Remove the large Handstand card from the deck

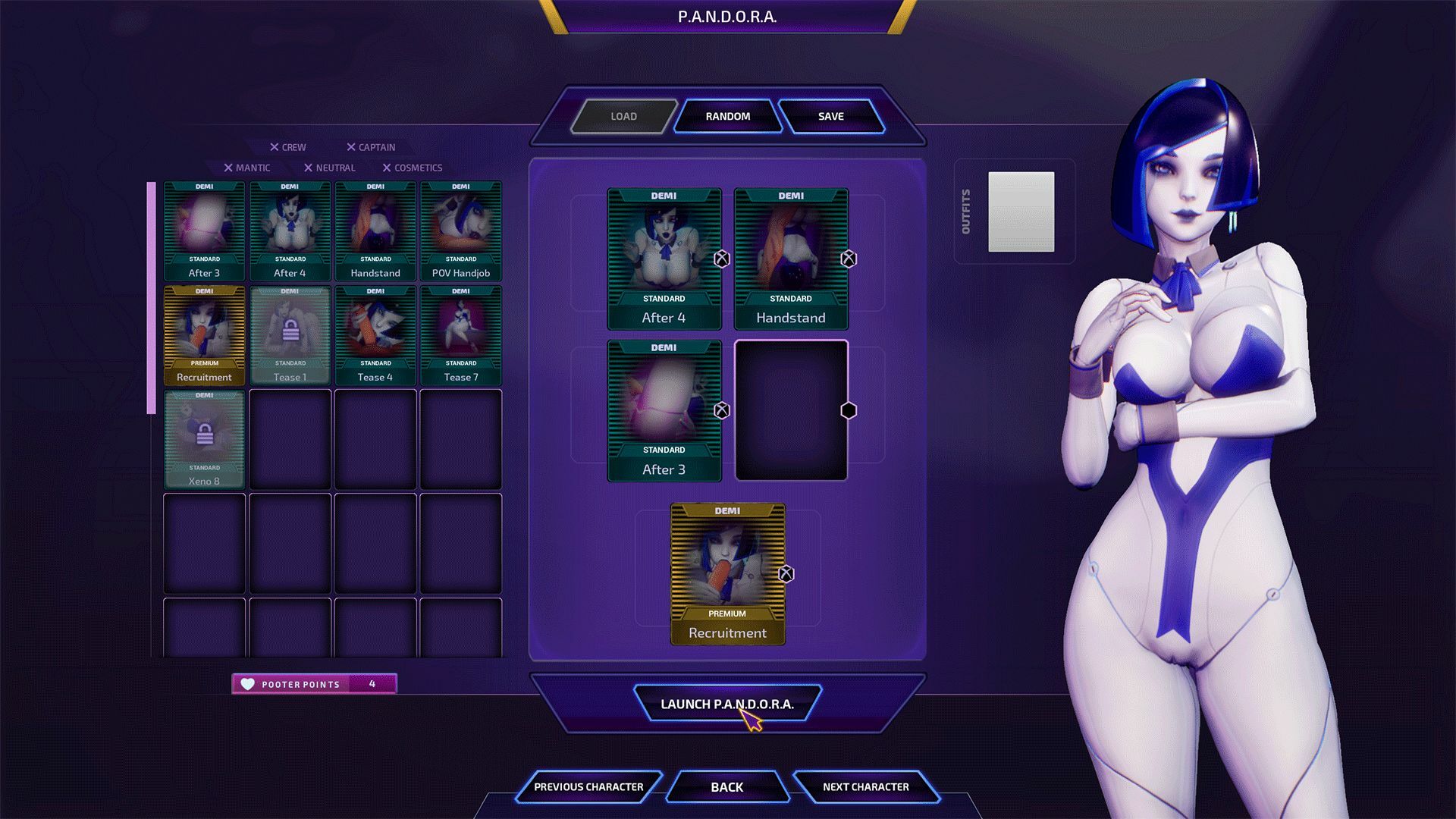[x=849, y=259]
